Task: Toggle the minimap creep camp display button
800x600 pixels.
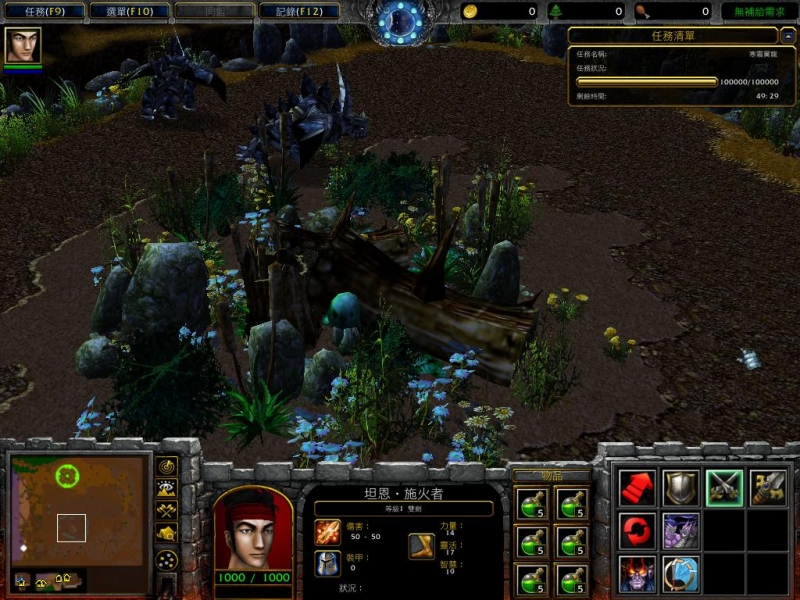Action: pyautogui.click(x=167, y=534)
